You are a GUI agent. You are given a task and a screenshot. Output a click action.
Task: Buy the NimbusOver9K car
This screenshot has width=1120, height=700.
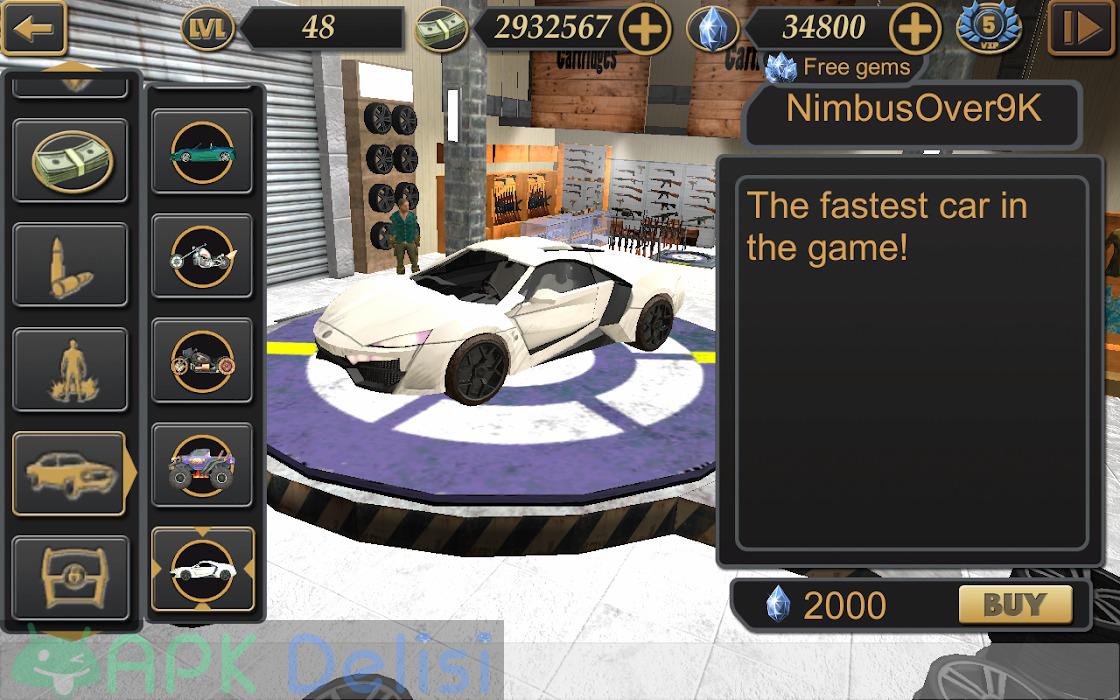1014,604
